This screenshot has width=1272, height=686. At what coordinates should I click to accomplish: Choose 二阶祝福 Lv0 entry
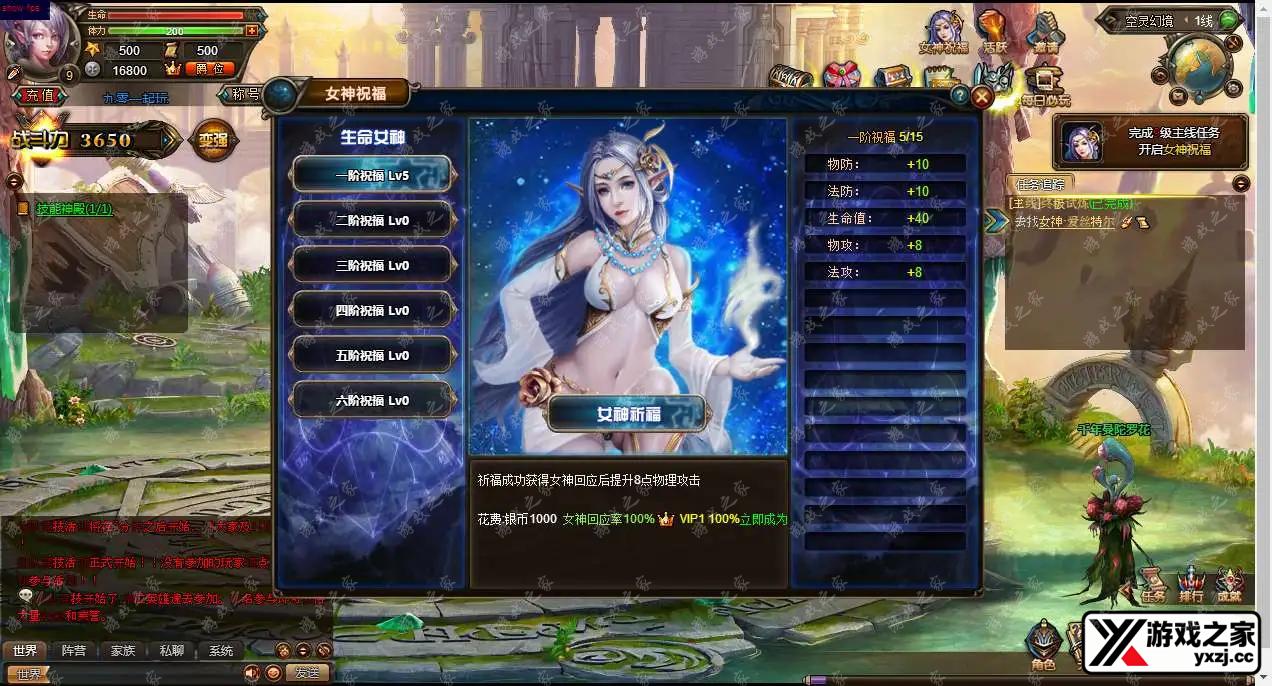372,220
